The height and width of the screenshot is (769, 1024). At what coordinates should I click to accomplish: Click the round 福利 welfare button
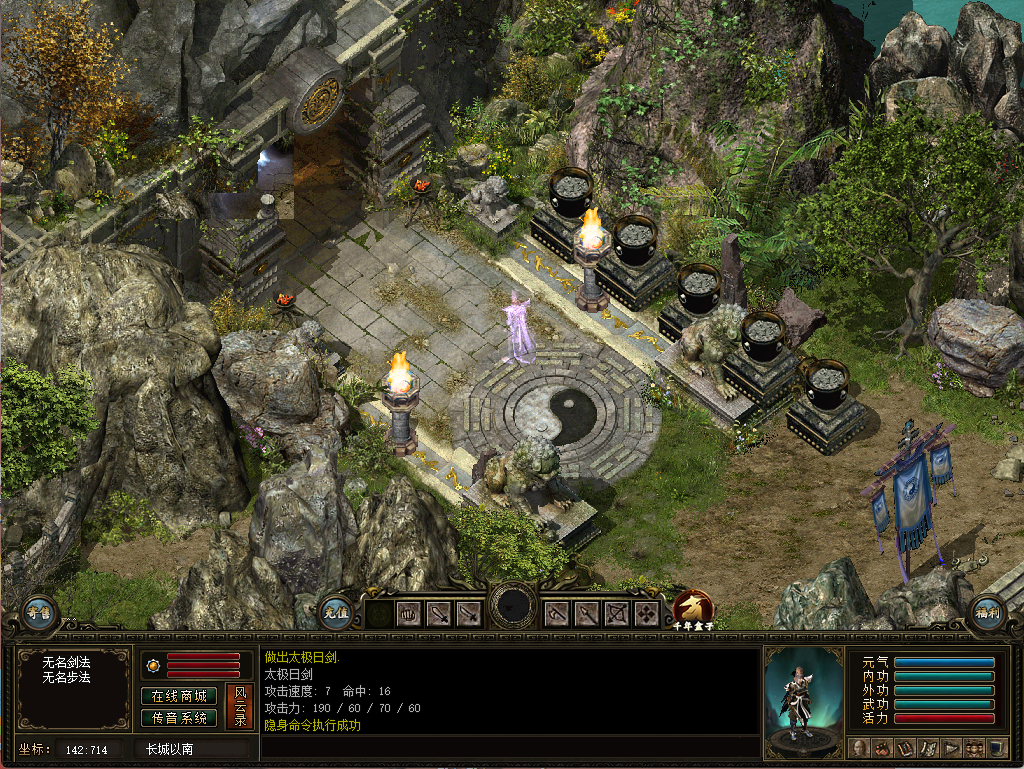click(986, 612)
